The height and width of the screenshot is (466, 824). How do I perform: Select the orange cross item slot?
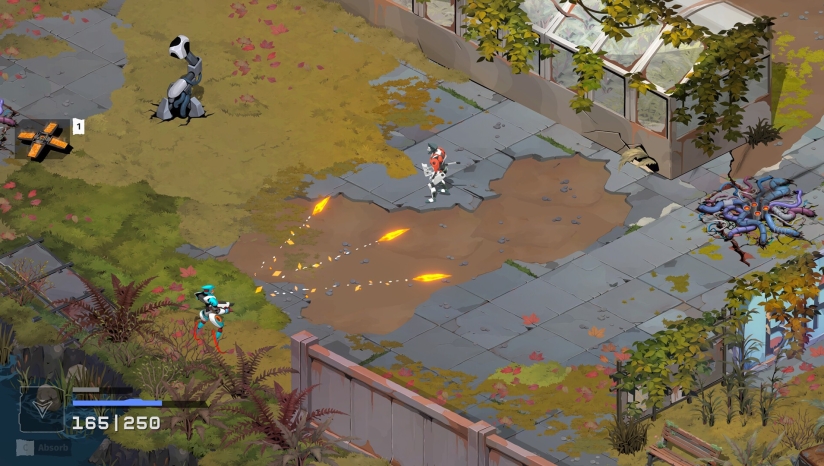44,140
